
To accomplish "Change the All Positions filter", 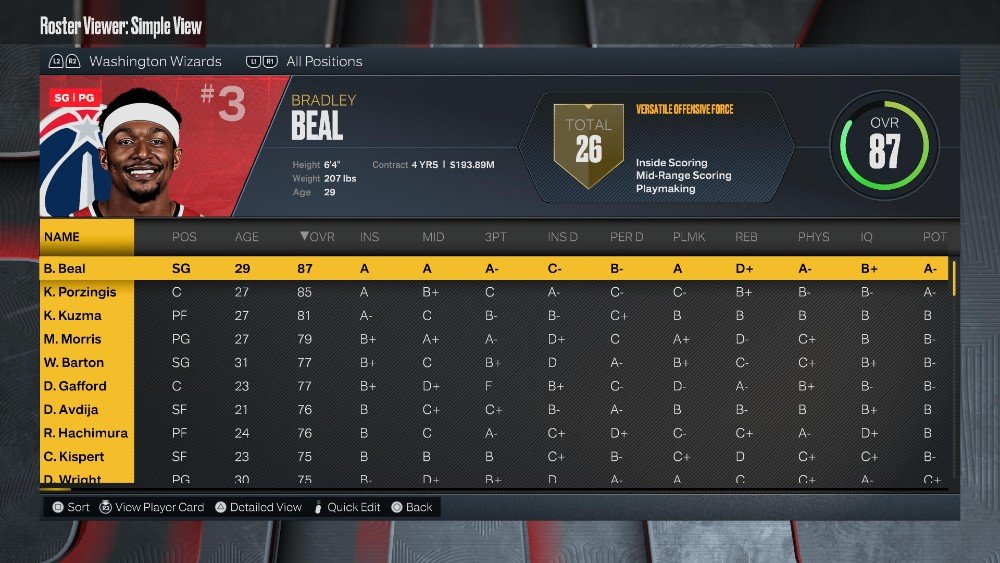I will click(x=324, y=61).
